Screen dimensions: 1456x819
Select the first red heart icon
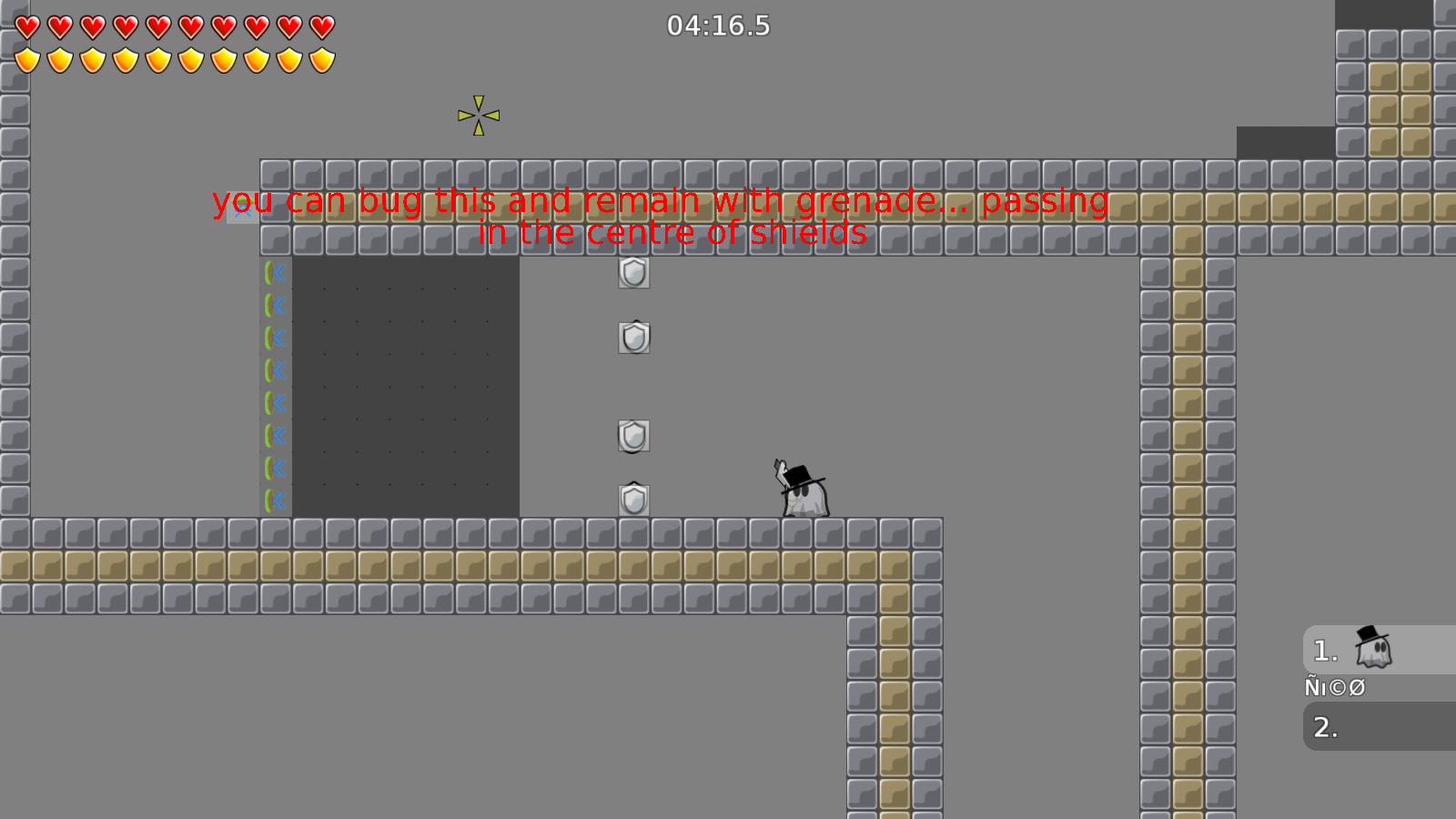[25, 25]
